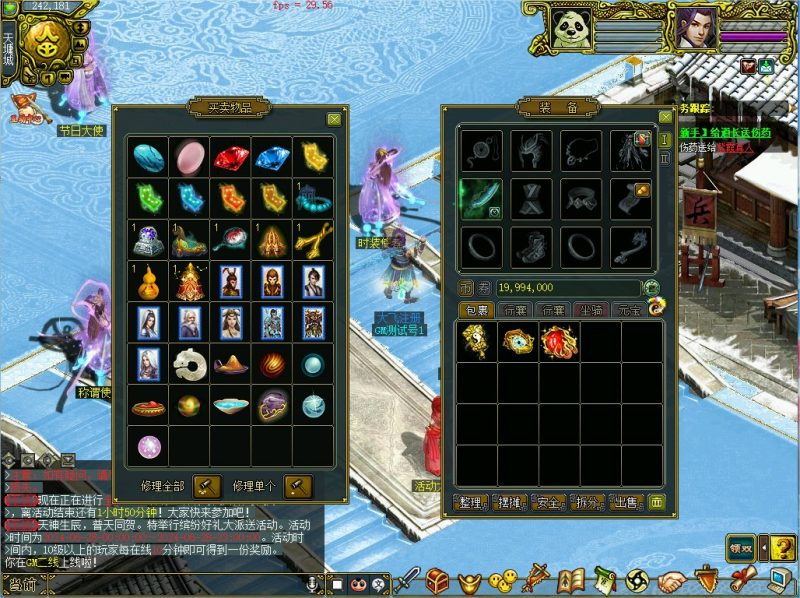Select the equipped green blade weapon slot

coord(479,198)
